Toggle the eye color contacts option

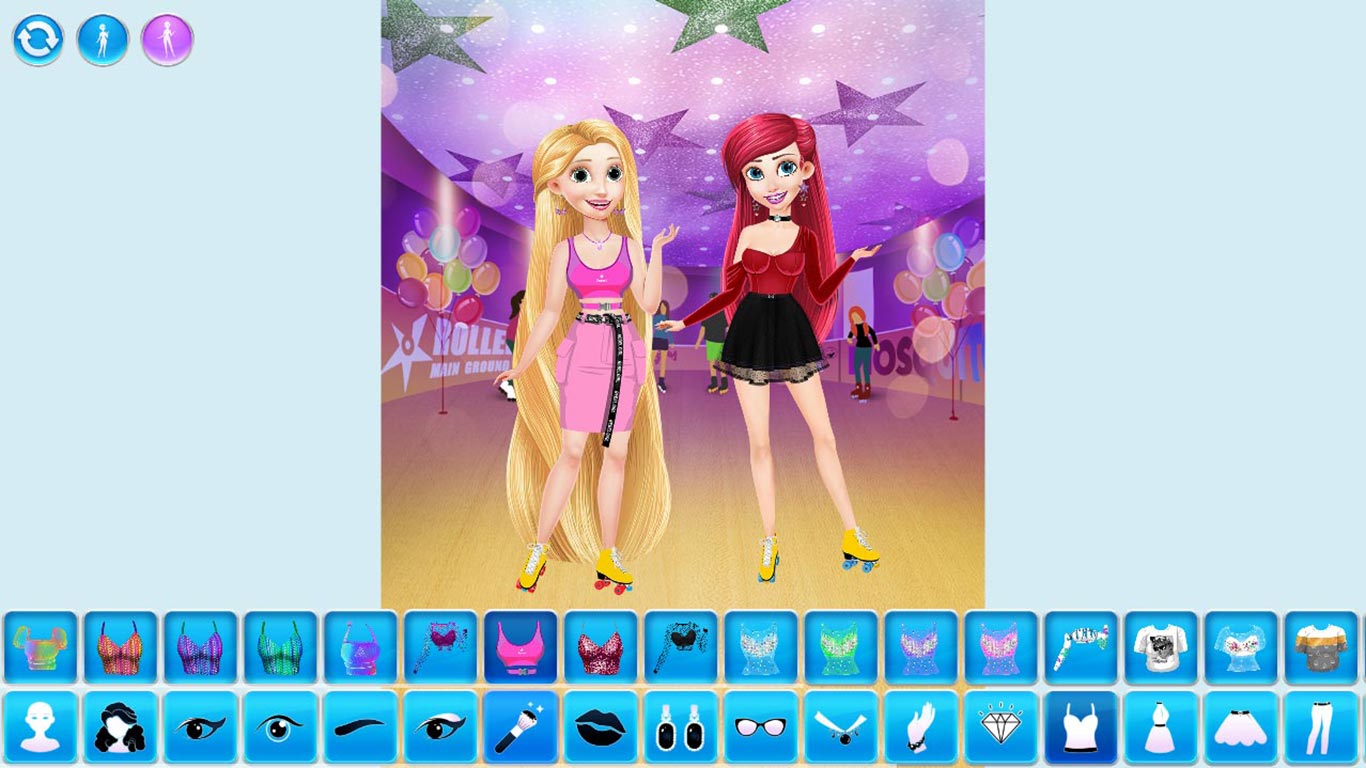pyautogui.click(x=280, y=730)
